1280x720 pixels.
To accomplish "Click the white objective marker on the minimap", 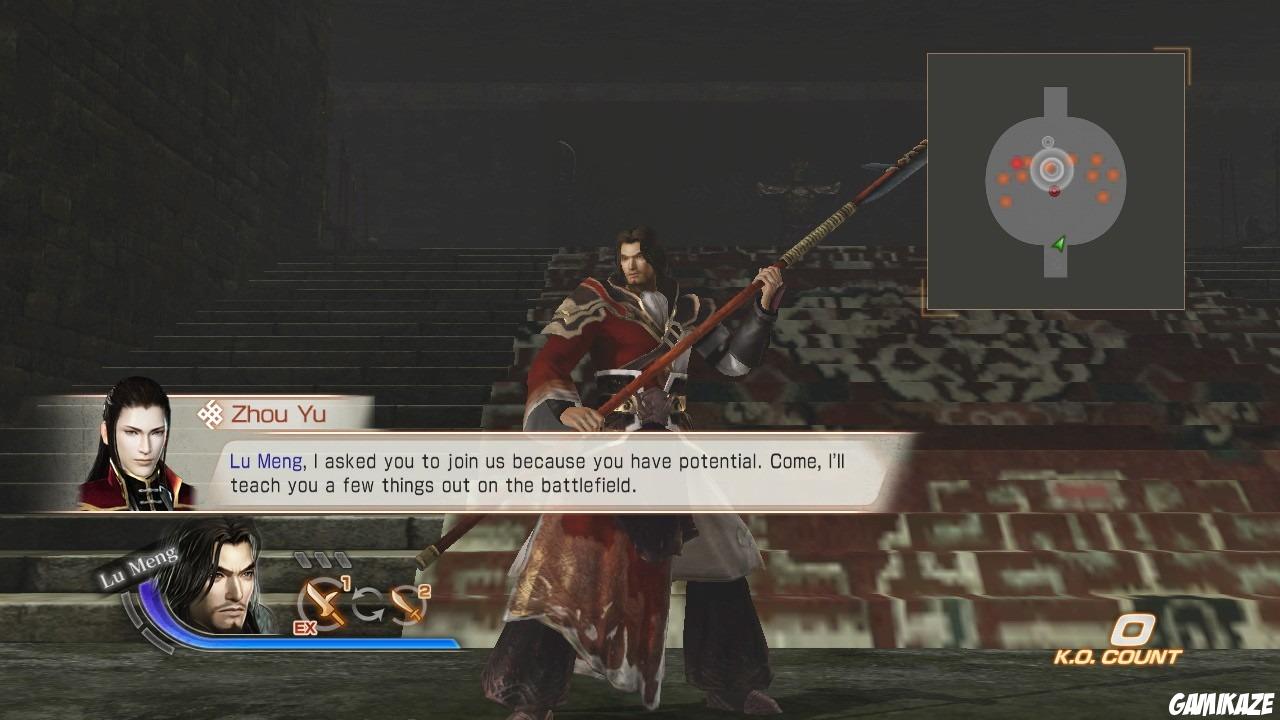I will coord(1047,141).
